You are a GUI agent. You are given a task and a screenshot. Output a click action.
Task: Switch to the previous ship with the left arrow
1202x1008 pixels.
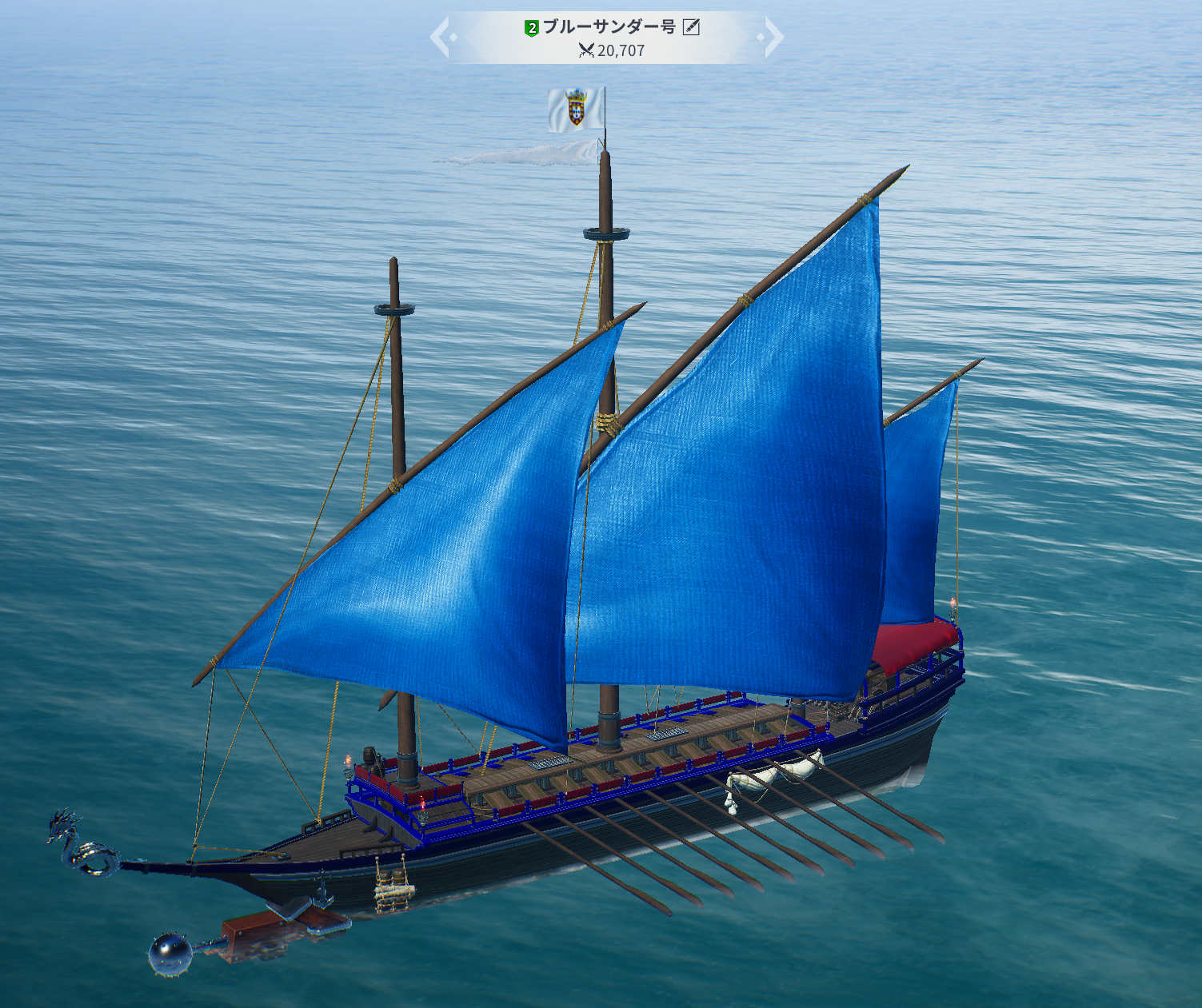tap(441, 38)
